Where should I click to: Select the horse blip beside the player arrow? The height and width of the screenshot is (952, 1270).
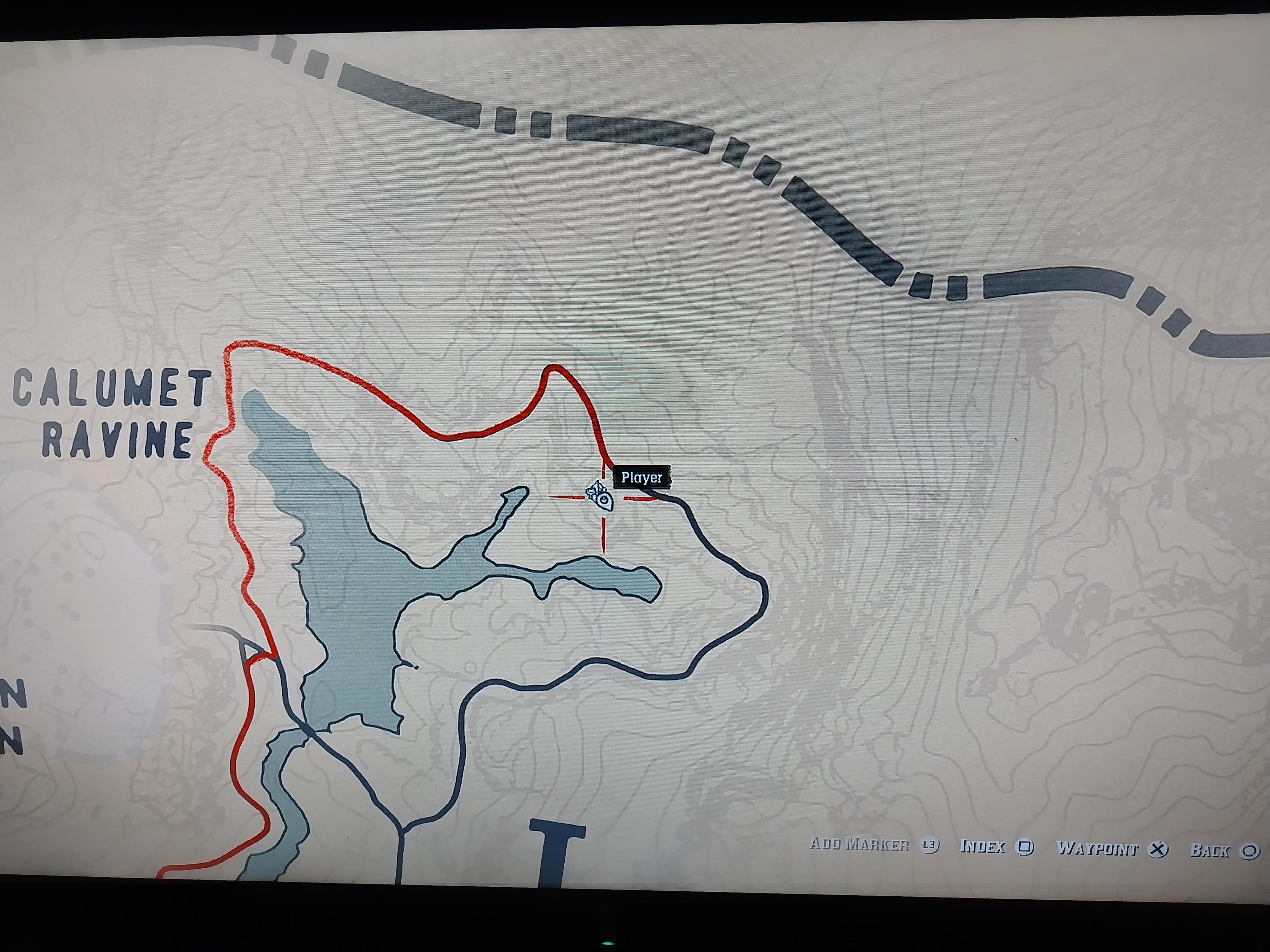pyautogui.click(x=591, y=492)
